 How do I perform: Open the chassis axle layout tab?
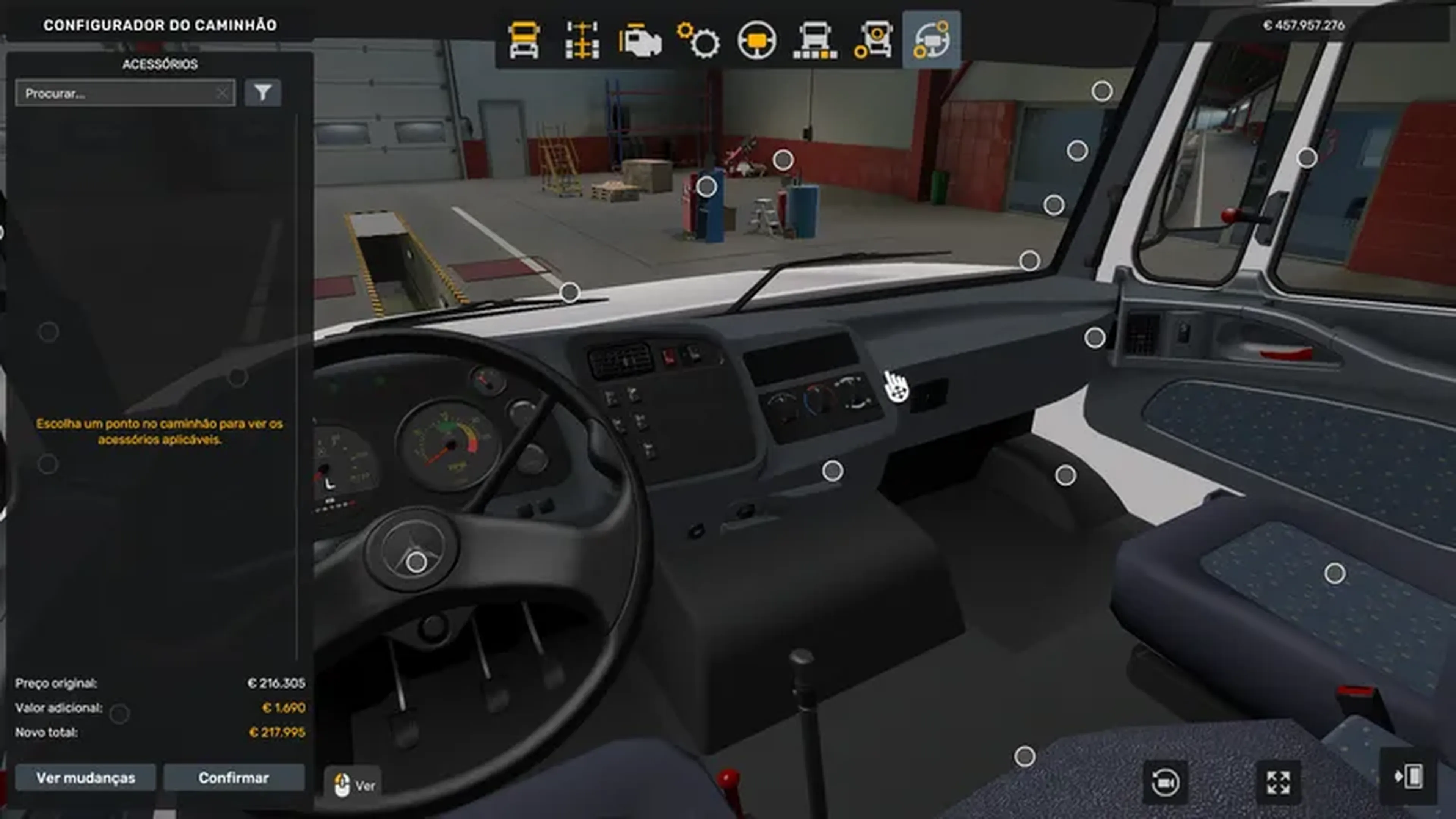pyautogui.click(x=582, y=40)
